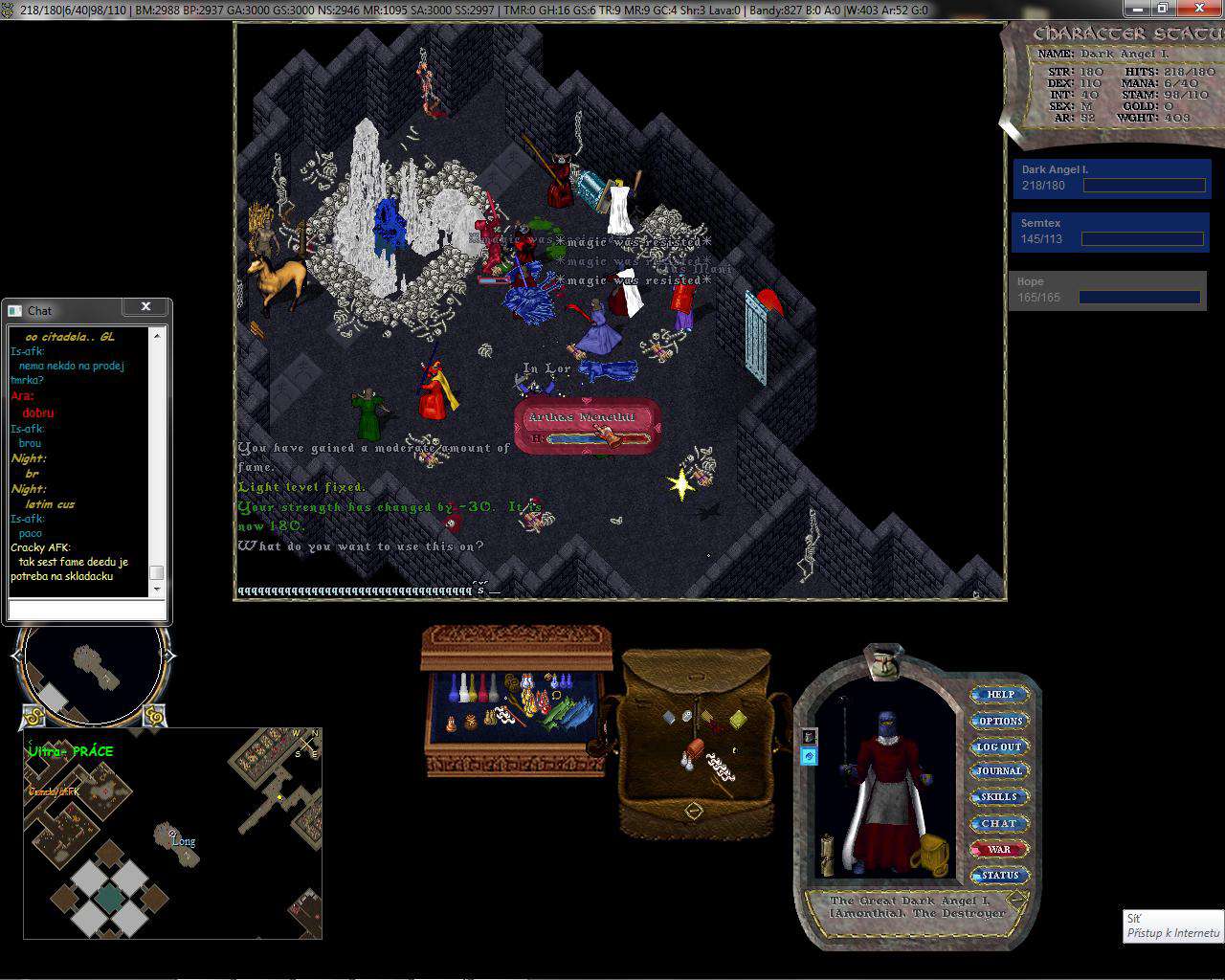Select the tall red bottle in chest
Screen dimensions: 1225x980
pyautogui.click(x=483, y=687)
